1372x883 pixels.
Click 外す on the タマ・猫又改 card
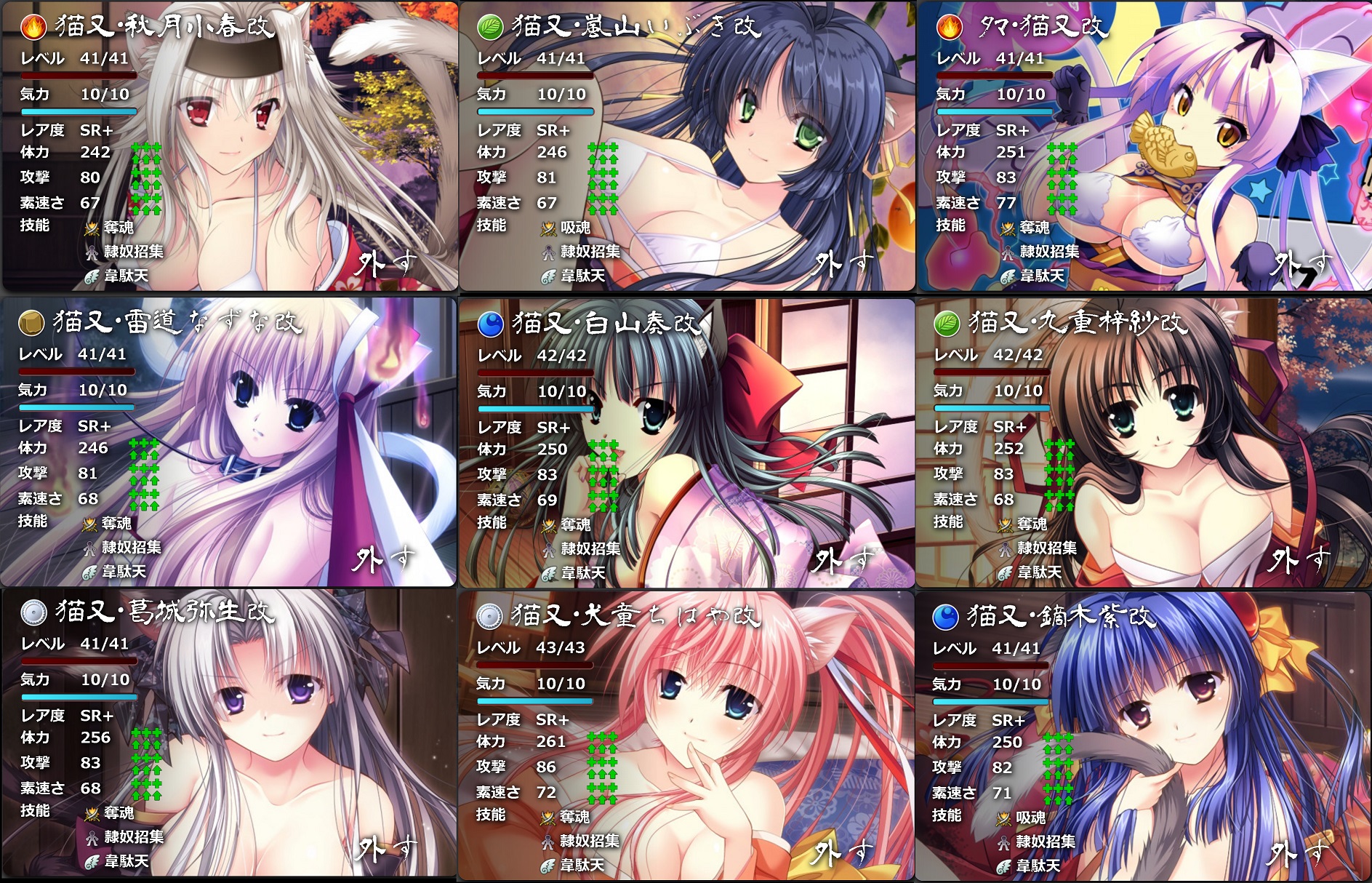point(1301,263)
